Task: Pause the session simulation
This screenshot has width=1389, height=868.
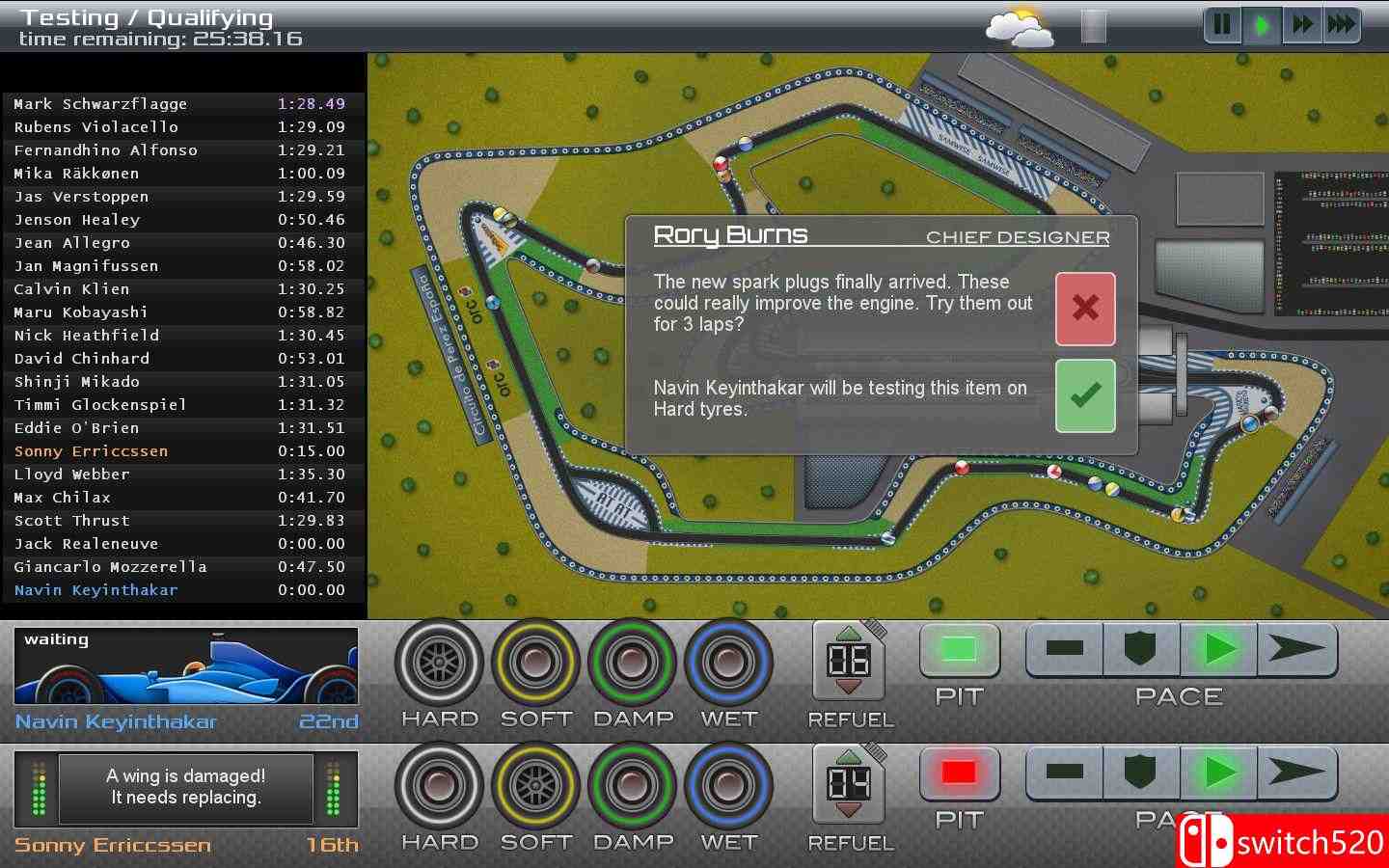Action: pyautogui.click(x=1222, y=26)
